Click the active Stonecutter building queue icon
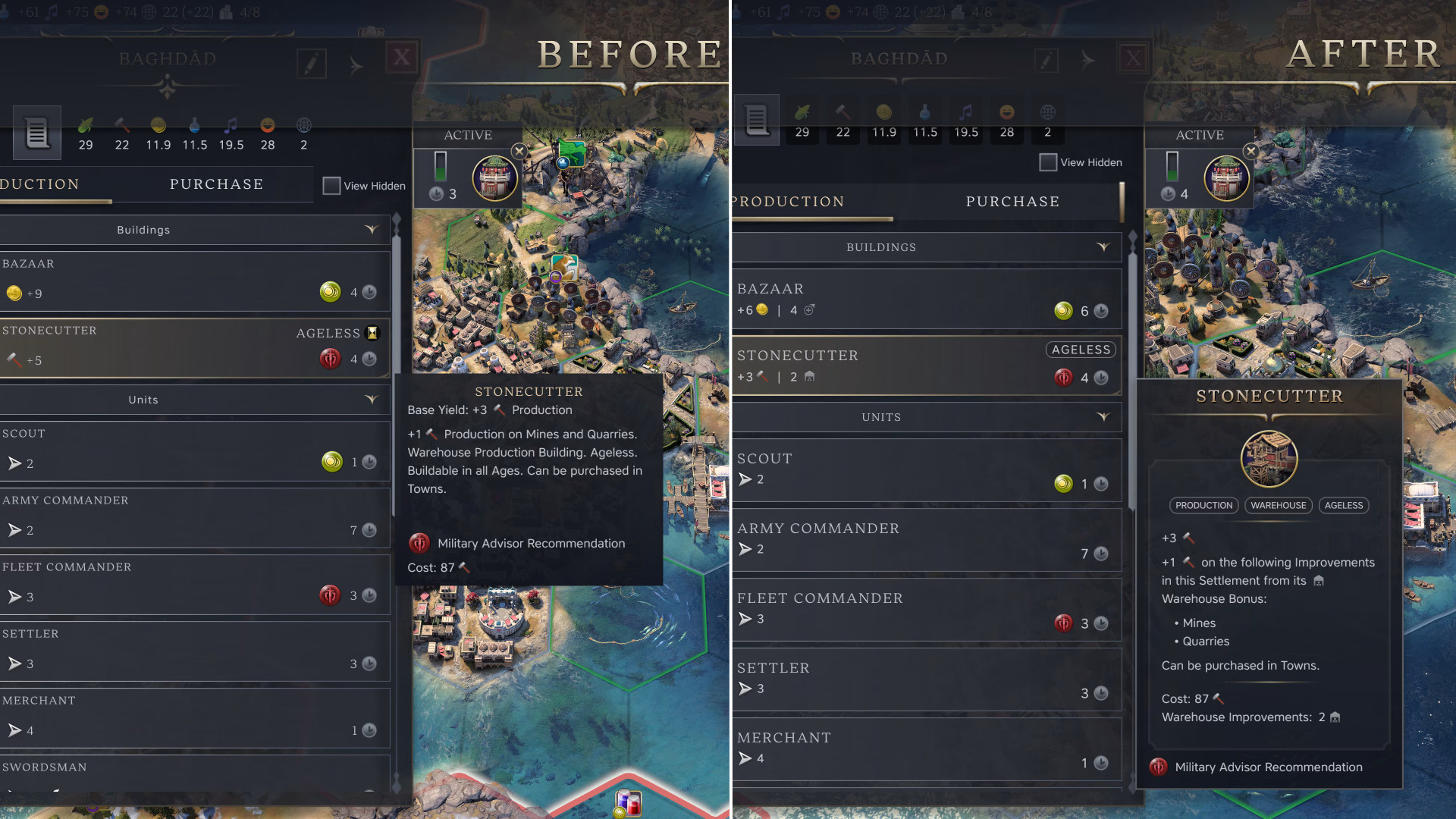Viewport: 1456px width, 819px height. coord(494,177)
